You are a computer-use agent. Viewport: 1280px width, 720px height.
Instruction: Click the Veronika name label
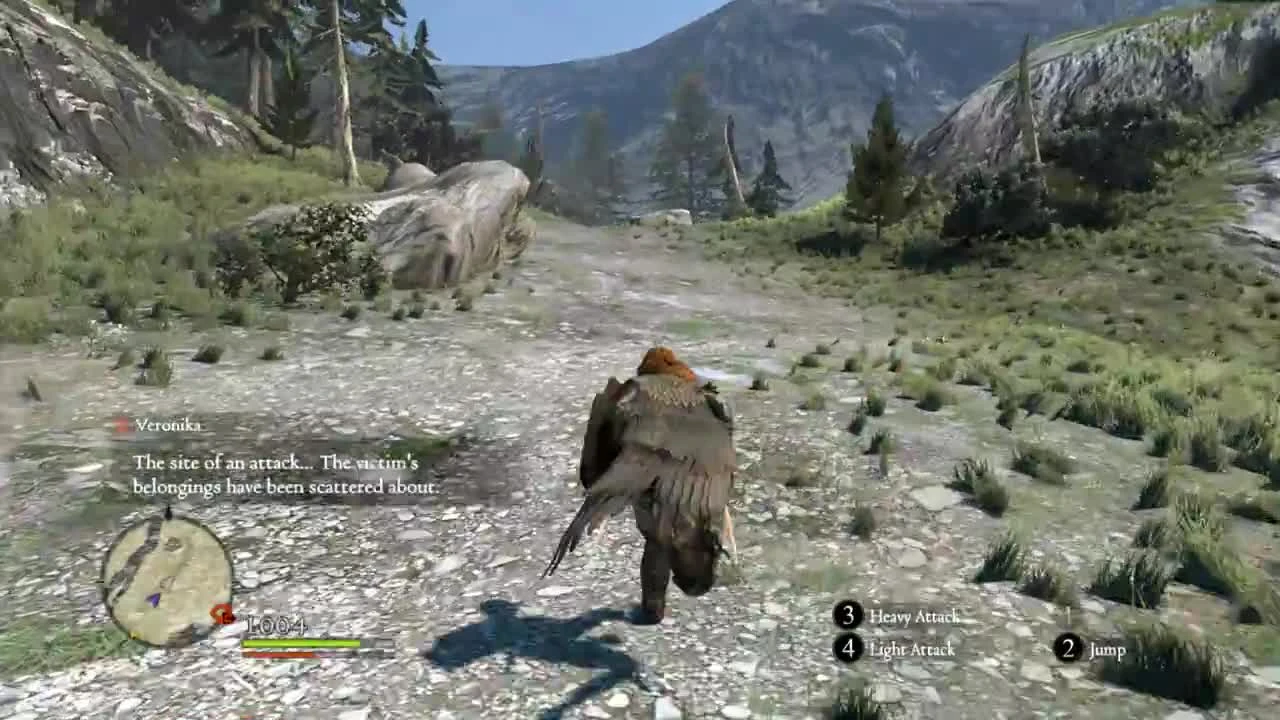point(168,426)
